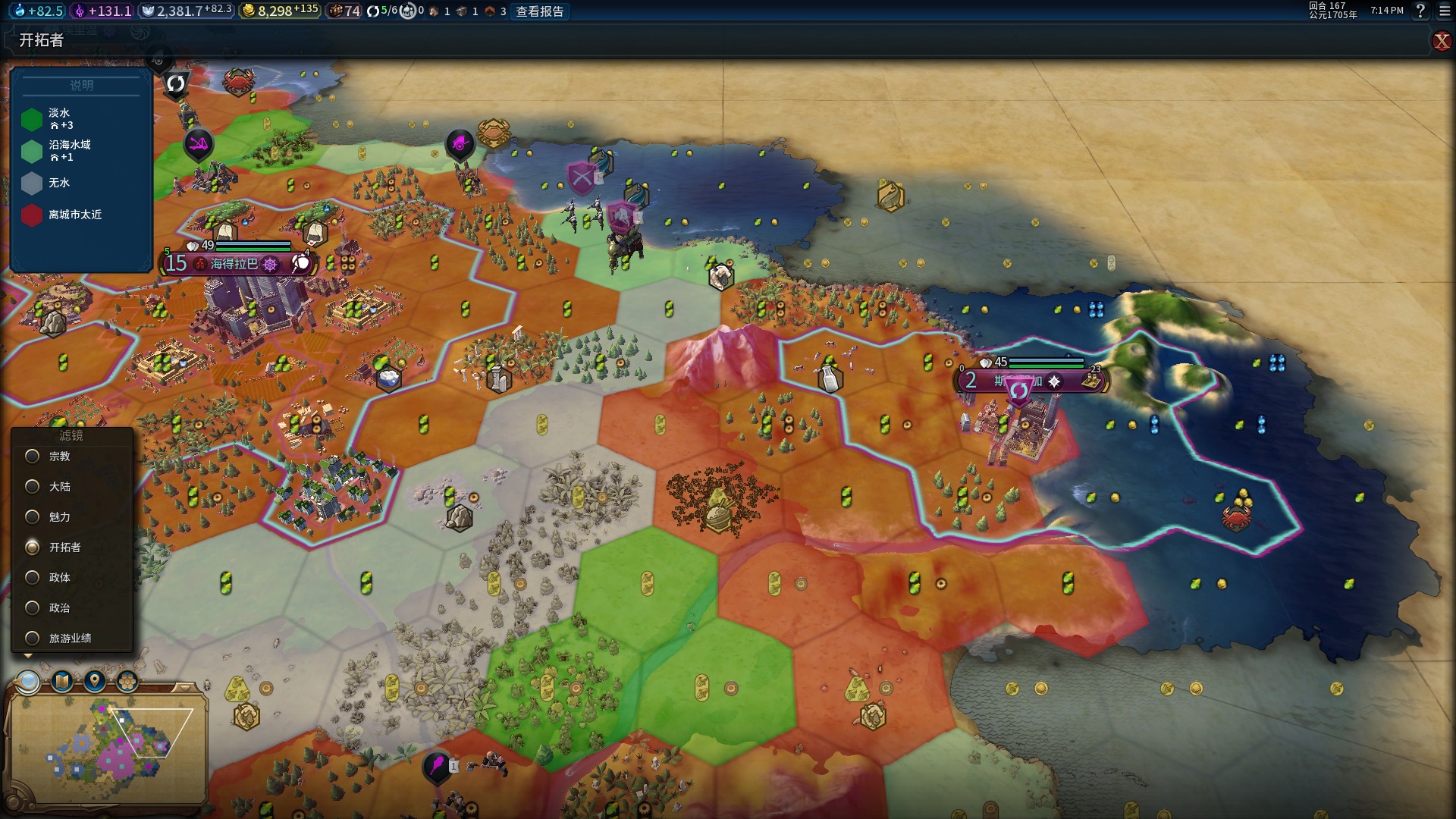Open the game menu hamburger icon
The height and width of the screenshot is (819, 1456).
[1445, 11]
